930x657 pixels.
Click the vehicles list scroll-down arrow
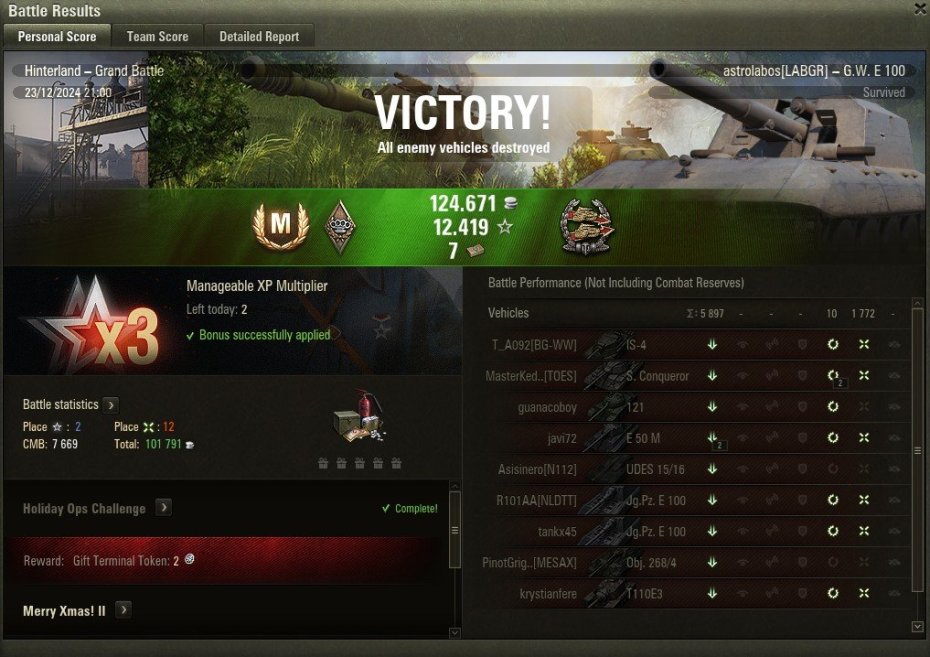click(918, 626)
